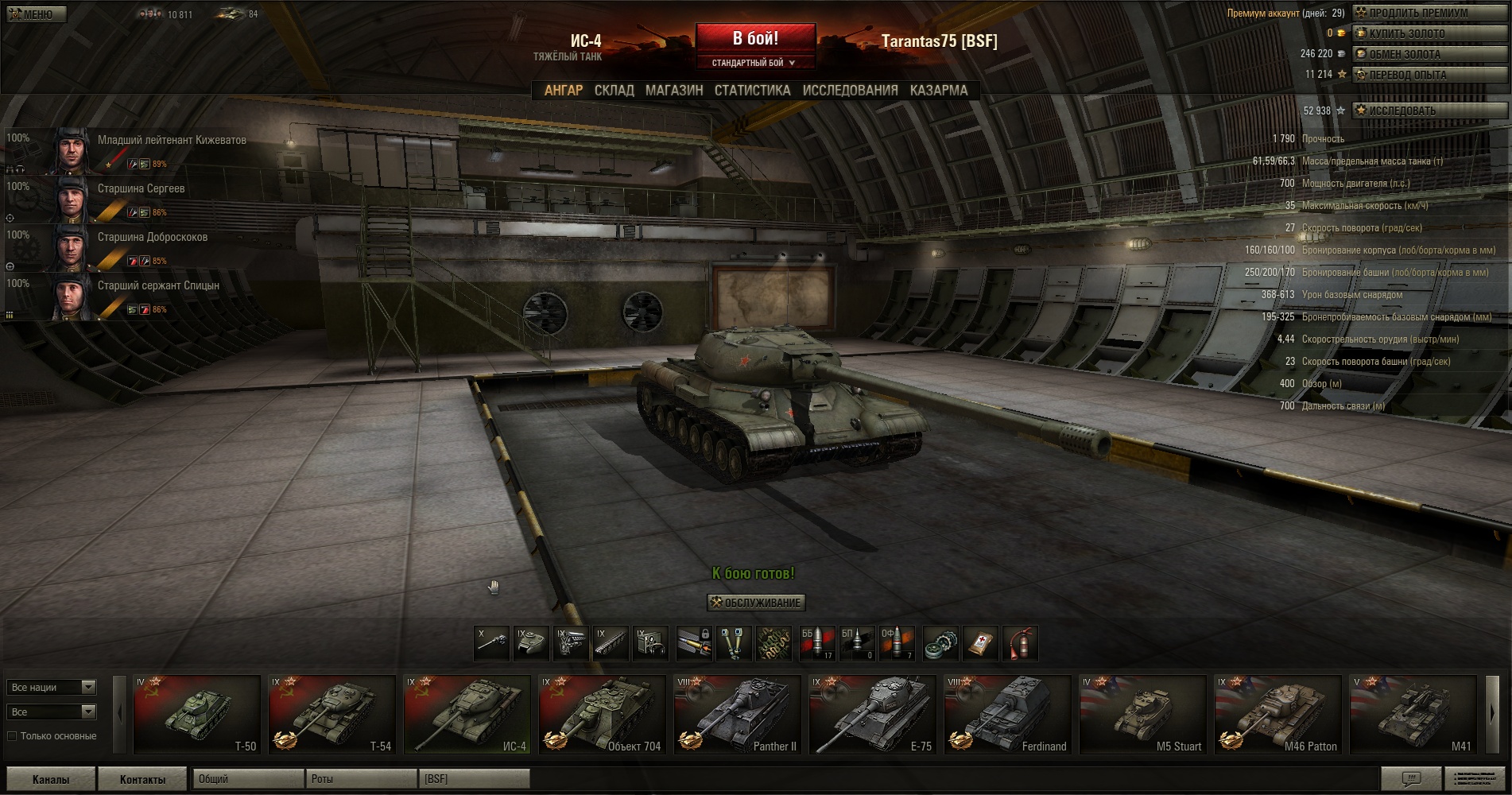The width and height of the screenshot is (1512, 795).
Task: Select the M46 Patton tank
Action: point(1277,714)
